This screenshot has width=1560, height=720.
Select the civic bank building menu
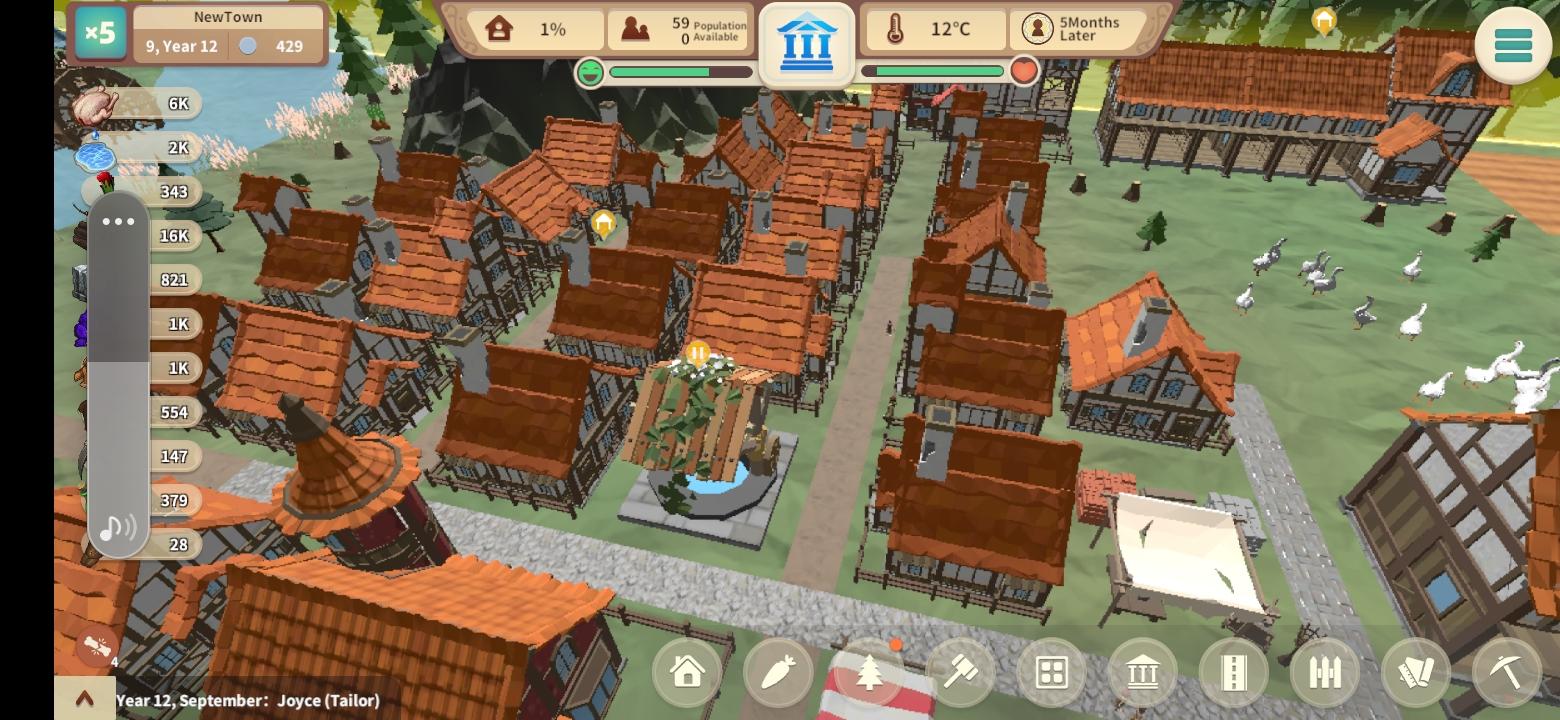coord(1143,672)
